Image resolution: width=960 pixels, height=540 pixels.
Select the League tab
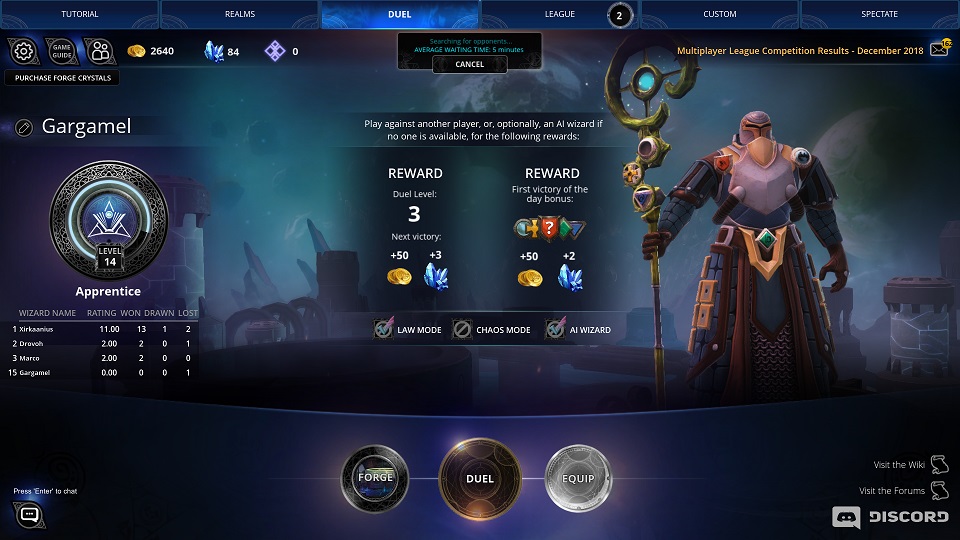tap(560, 14)
